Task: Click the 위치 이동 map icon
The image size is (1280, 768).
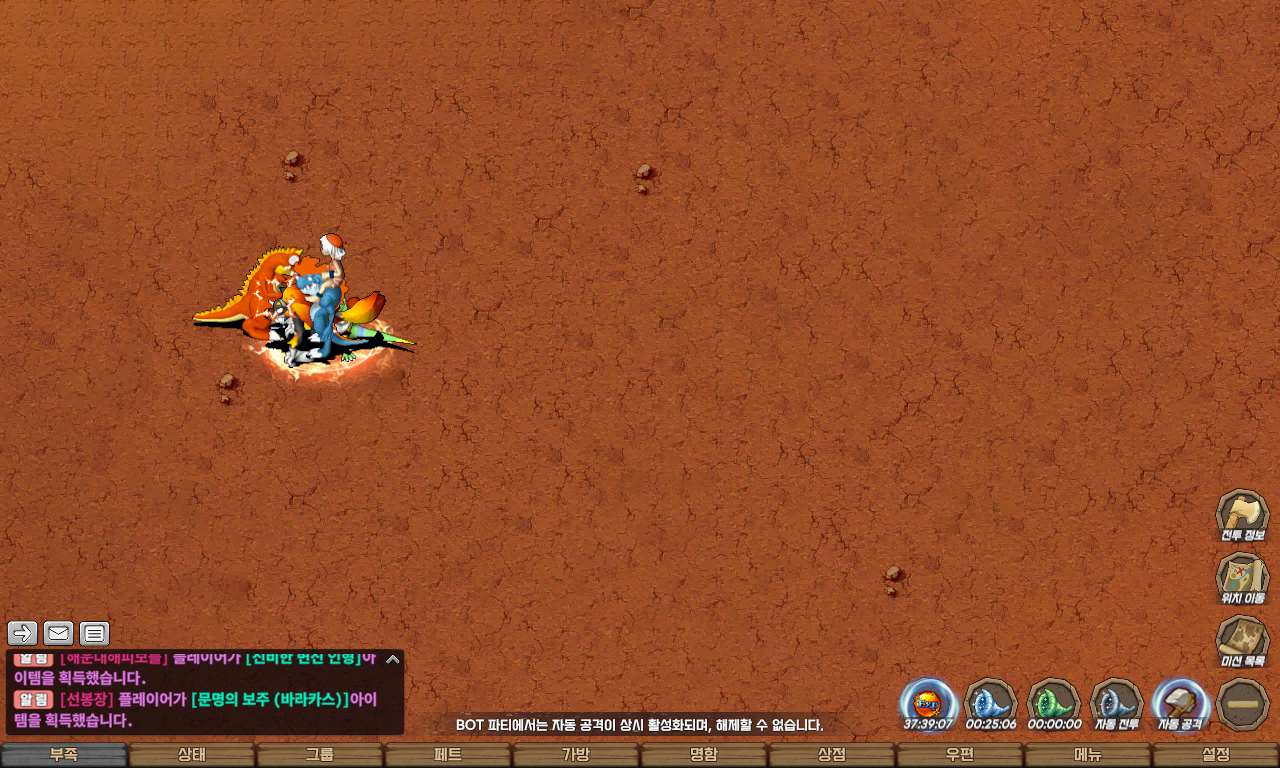Action: pos(1242,578)
